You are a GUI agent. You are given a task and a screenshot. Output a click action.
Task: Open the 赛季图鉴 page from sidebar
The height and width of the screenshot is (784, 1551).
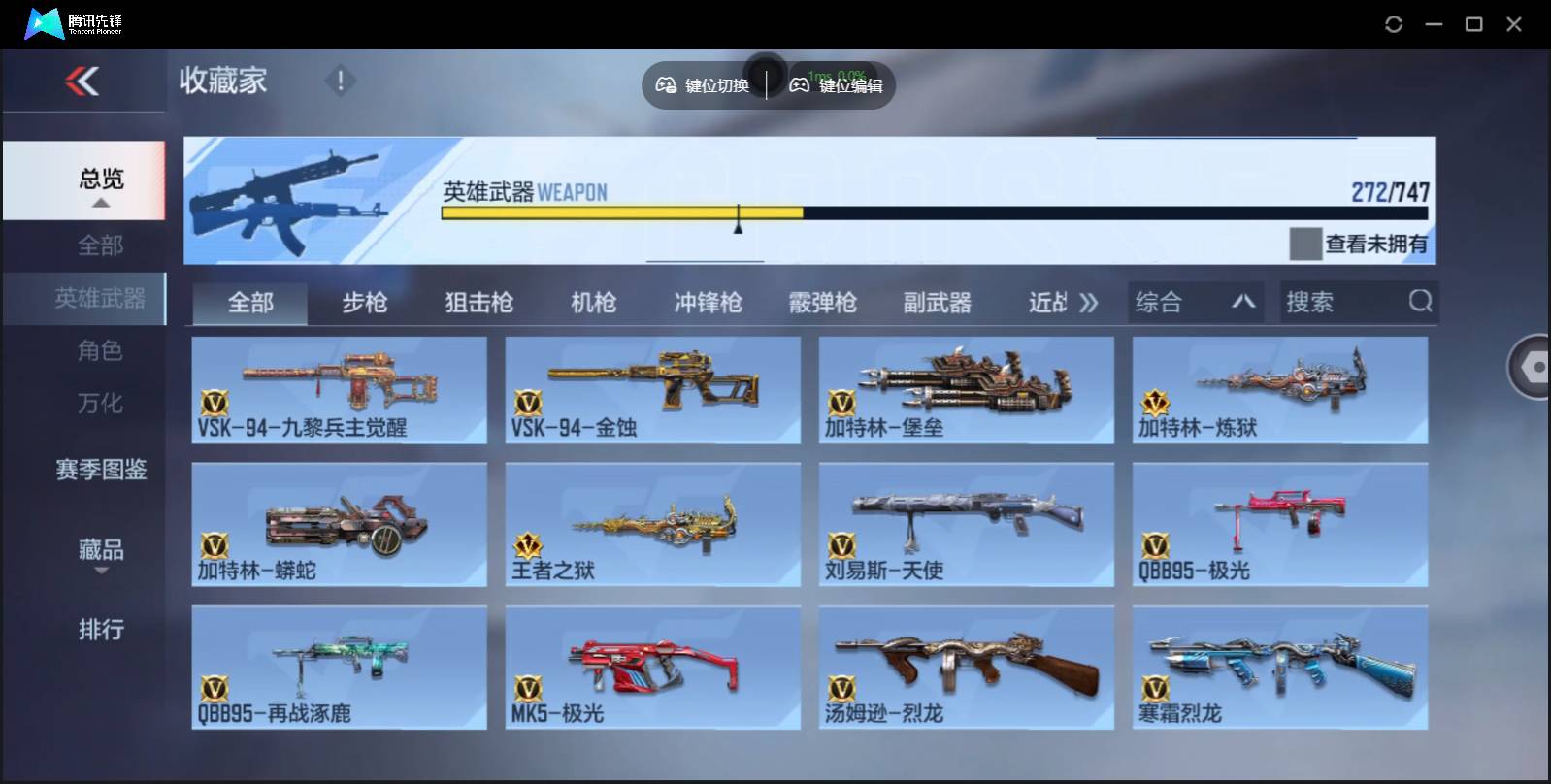tap(100, 470)
